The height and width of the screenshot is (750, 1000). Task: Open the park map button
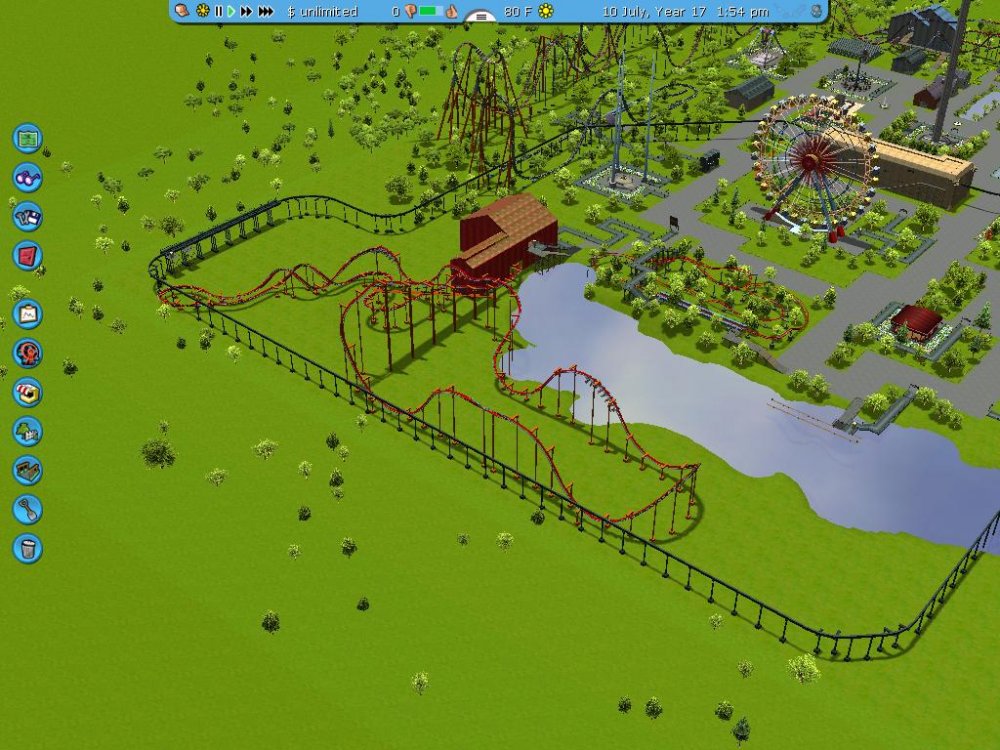(x=27, y=137)
